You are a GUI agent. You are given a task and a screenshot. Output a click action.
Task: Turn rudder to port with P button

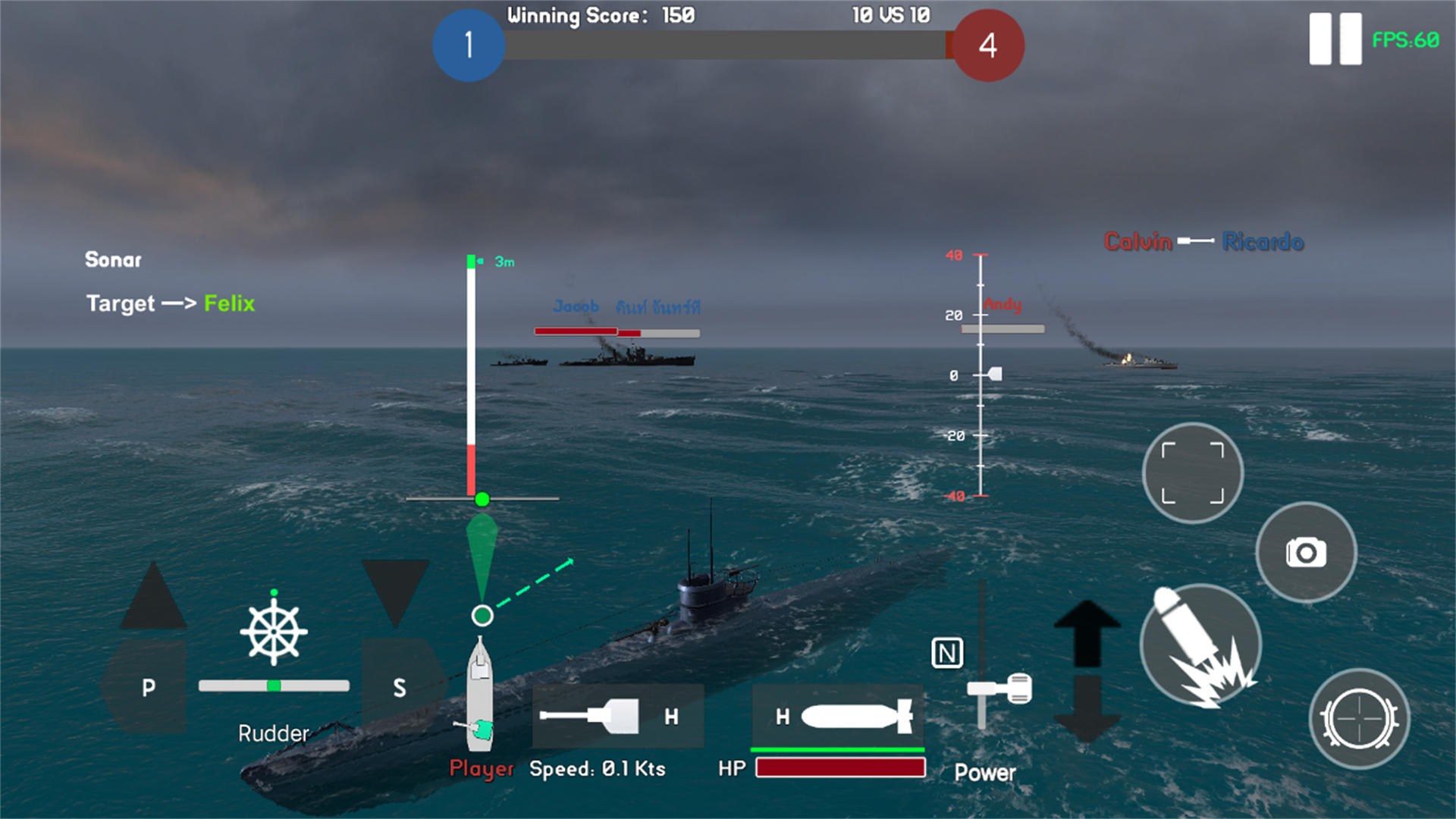pos(148,686)
